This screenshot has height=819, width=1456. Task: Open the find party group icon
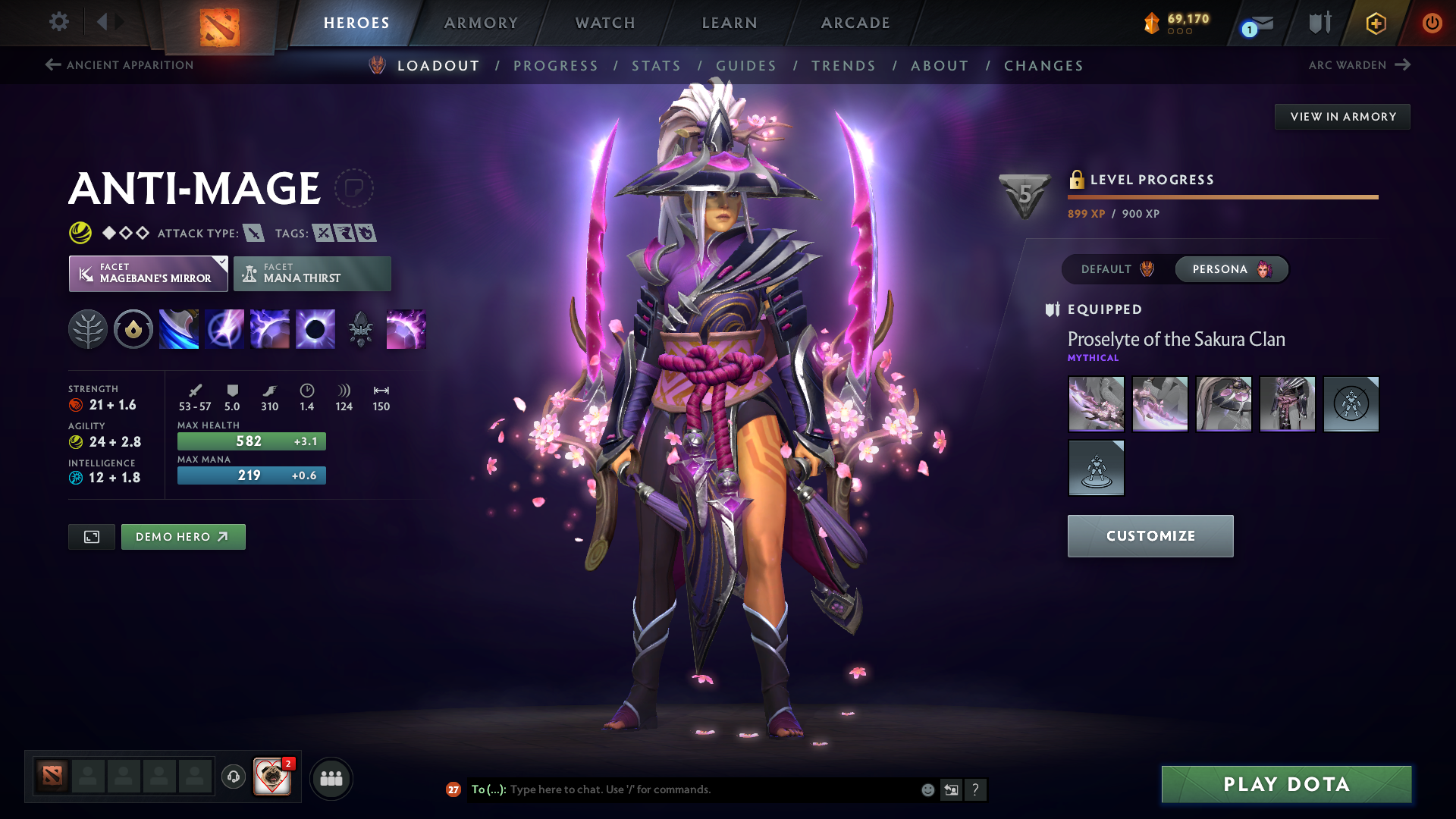pos(331,777)
